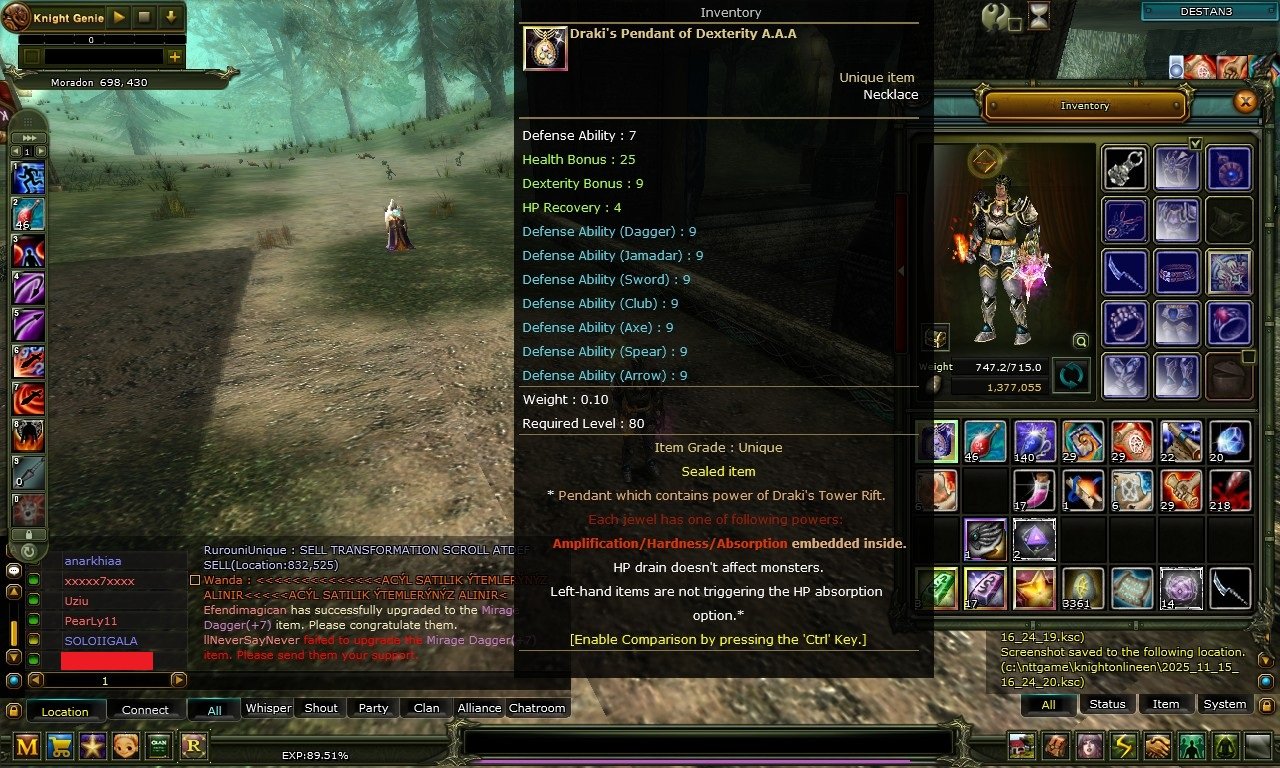Screen dimensions: 1280x768
Task: Select the Connect tab in player list
Action: tap(145, 710)
